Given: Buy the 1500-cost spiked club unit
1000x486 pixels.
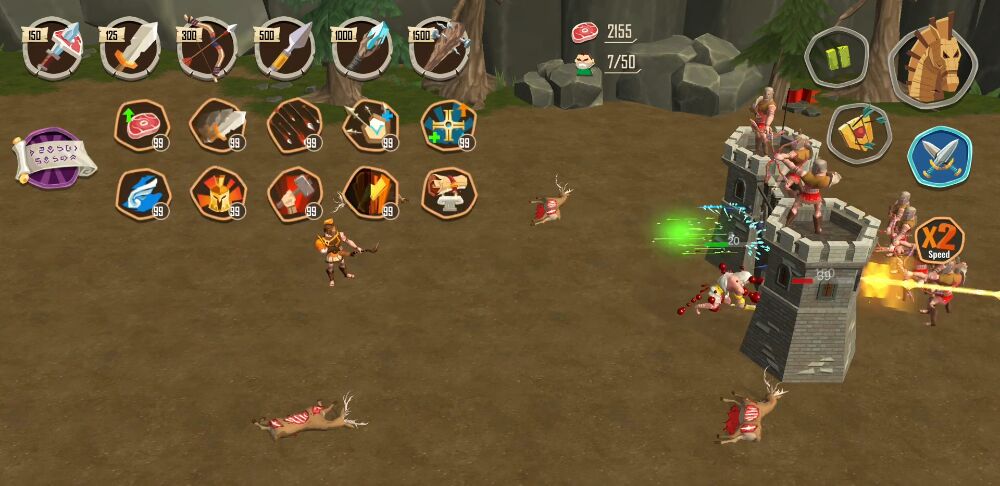Looking at the screenshot, I should point(438,48).
